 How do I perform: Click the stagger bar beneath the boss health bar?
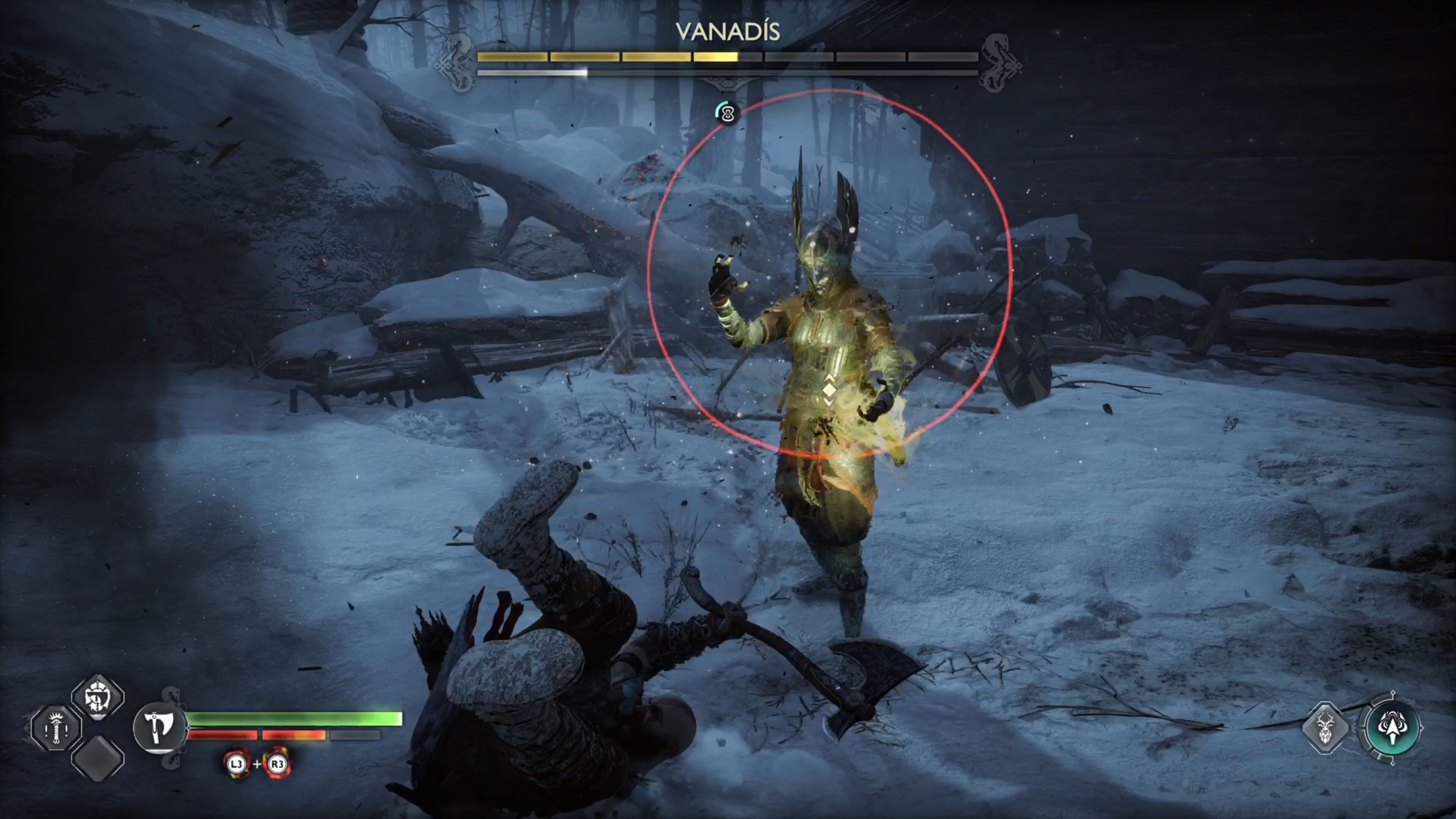[x=622, y=73]
